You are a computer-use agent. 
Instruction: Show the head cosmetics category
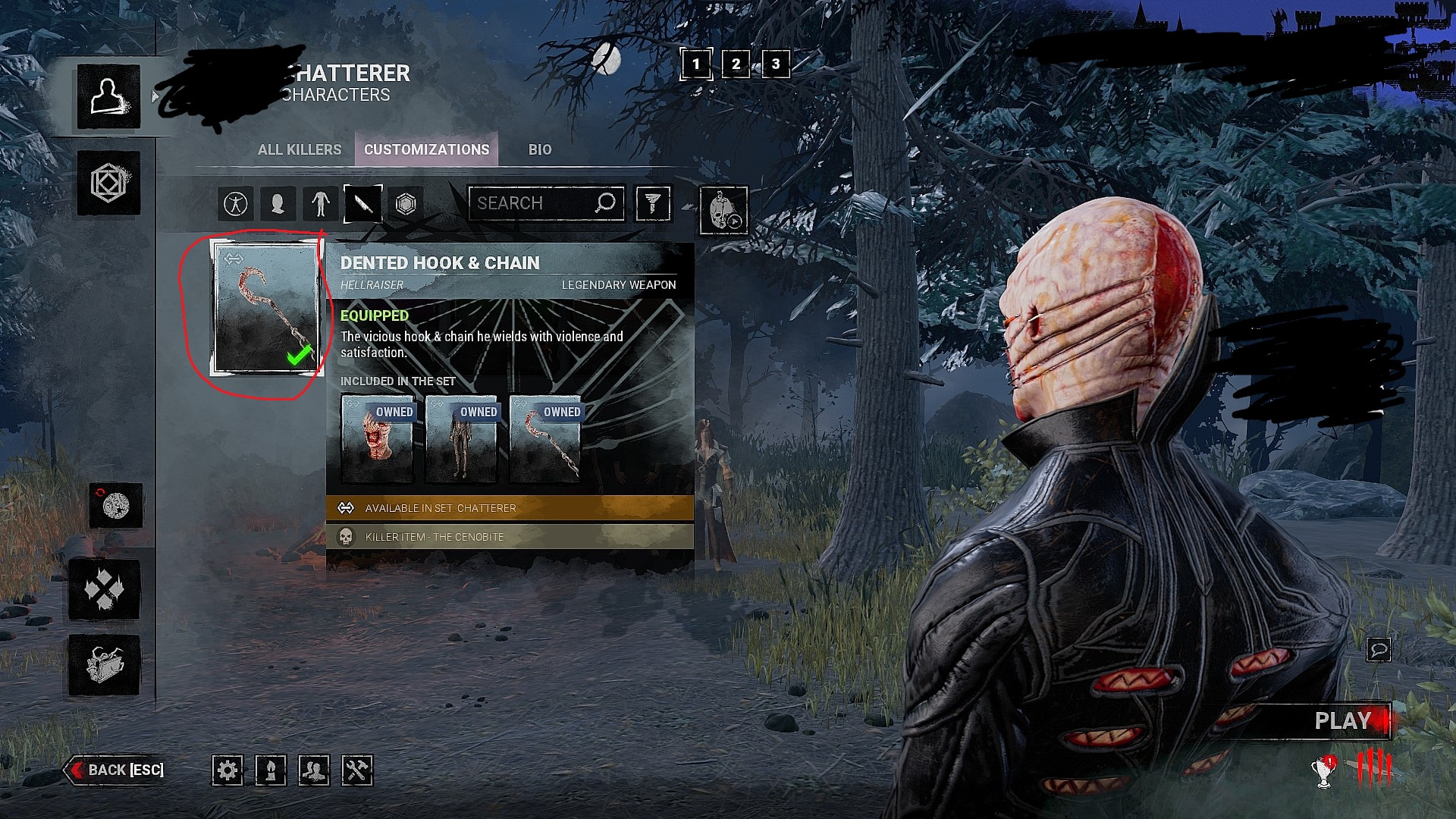point(278,203)
